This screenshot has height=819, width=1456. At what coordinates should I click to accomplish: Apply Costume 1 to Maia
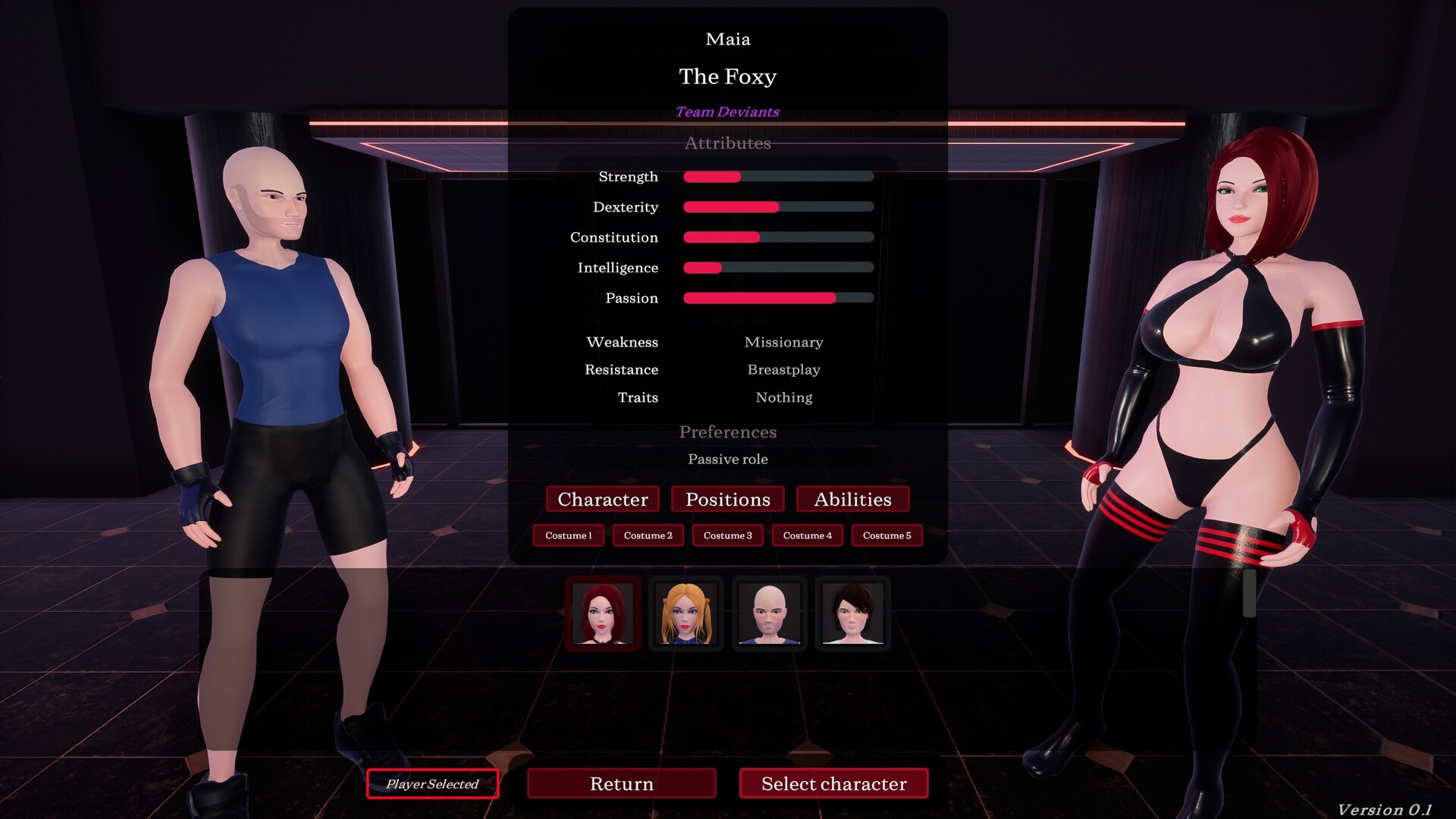tap(568, 535)
